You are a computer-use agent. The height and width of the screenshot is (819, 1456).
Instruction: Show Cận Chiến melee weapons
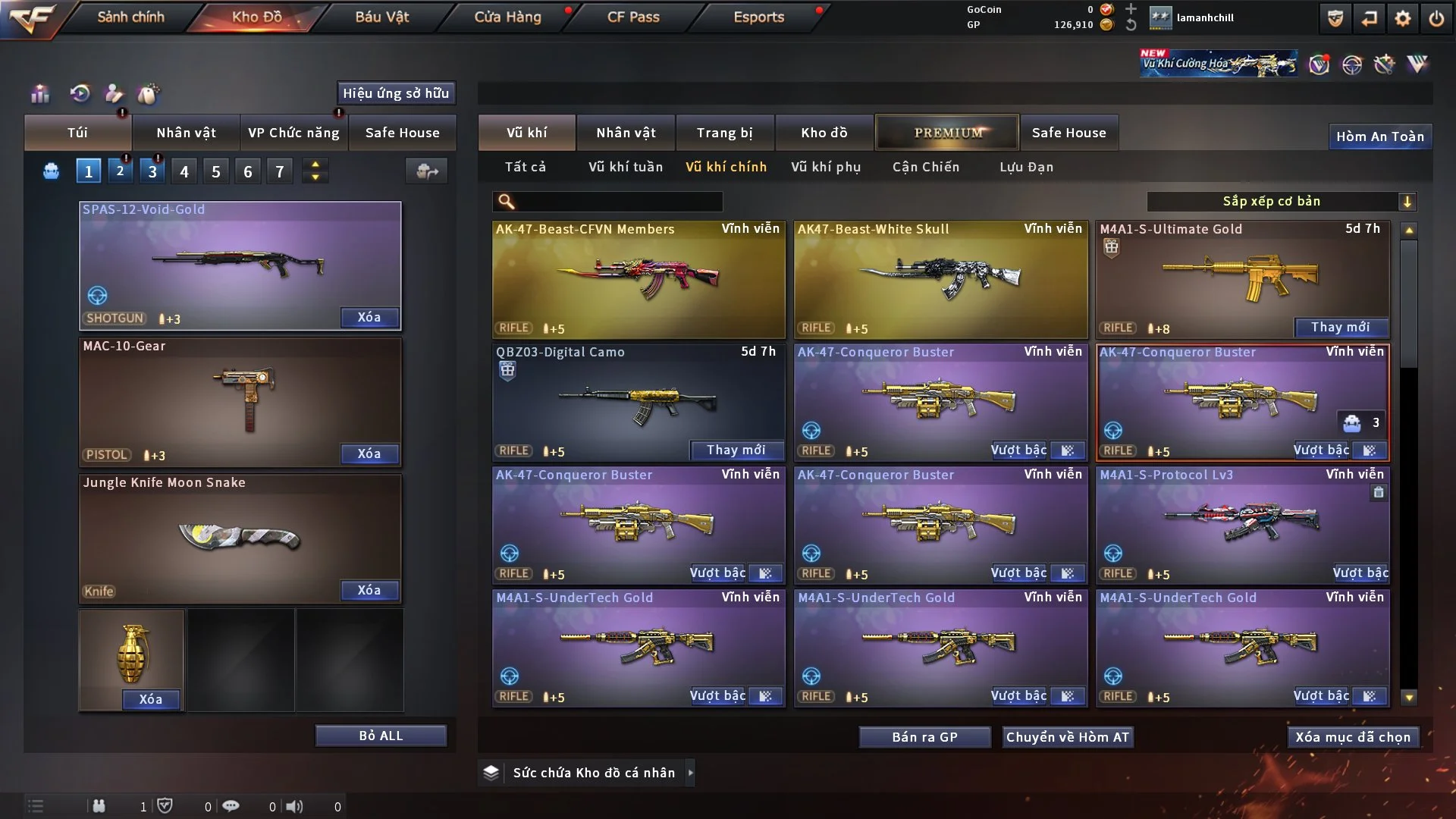coord(926,167)
